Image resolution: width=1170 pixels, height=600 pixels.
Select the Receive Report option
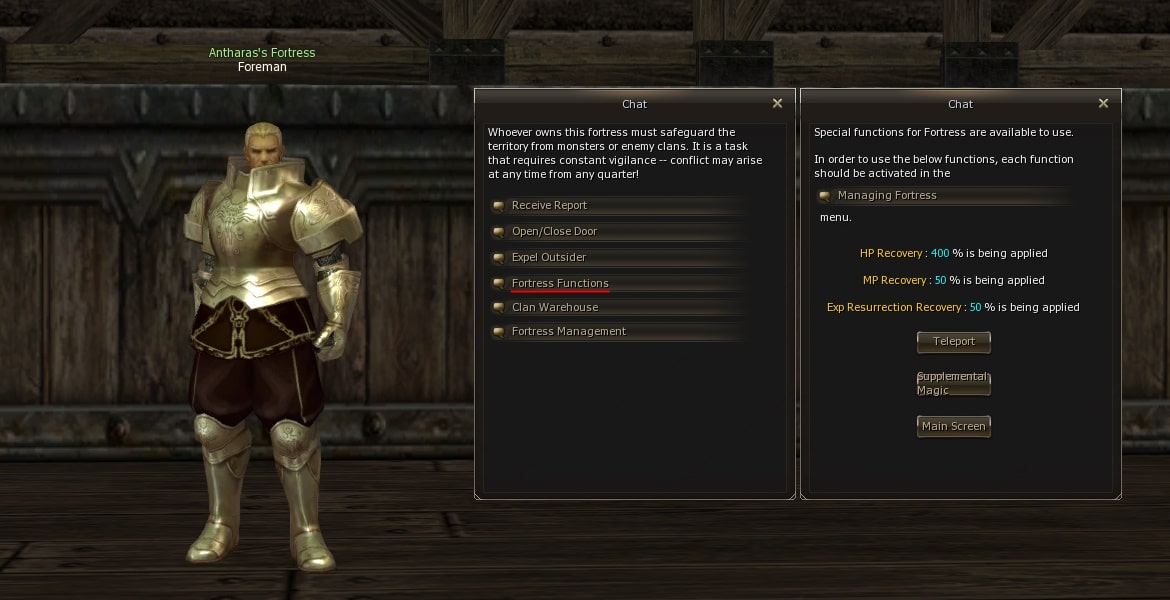[549, 206]
